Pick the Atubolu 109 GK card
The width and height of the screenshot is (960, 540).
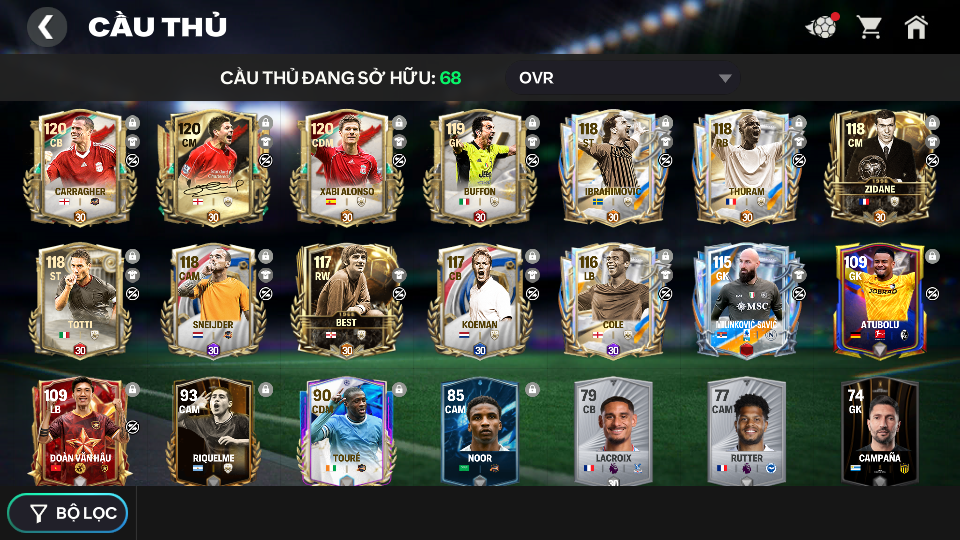[880, 300]
